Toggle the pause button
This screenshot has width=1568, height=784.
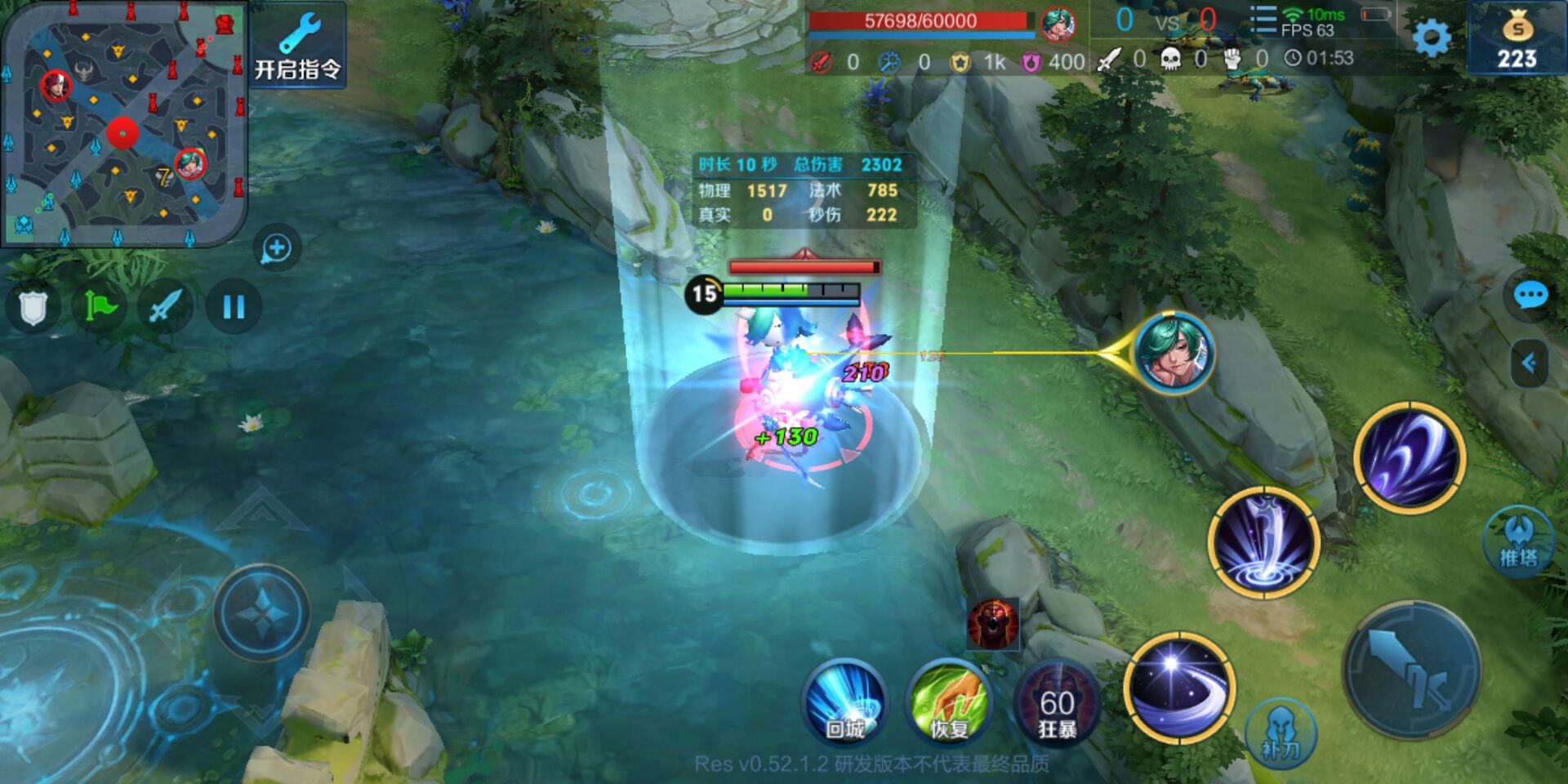234,307
